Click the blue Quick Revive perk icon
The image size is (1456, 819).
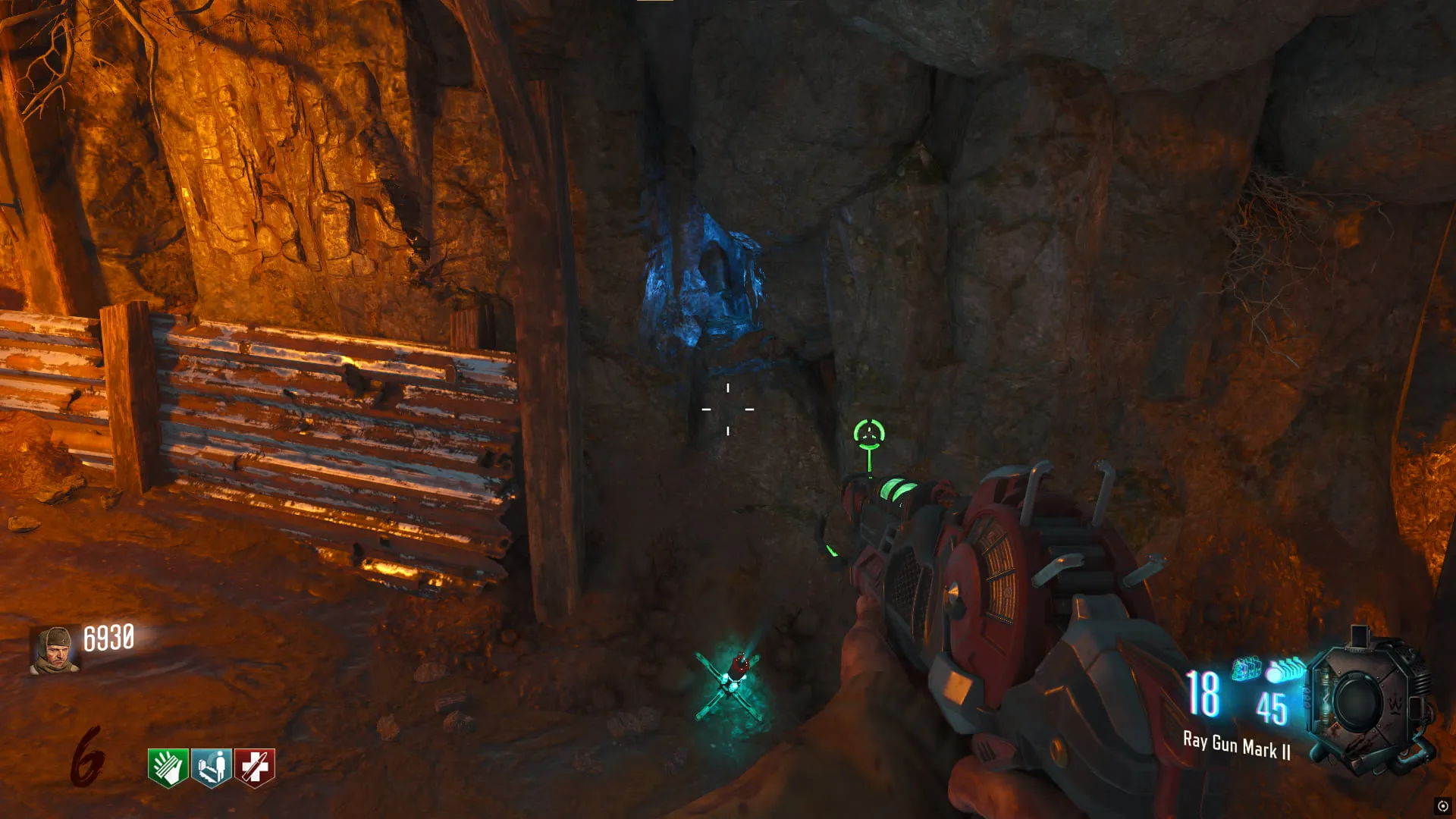point(211,767)
